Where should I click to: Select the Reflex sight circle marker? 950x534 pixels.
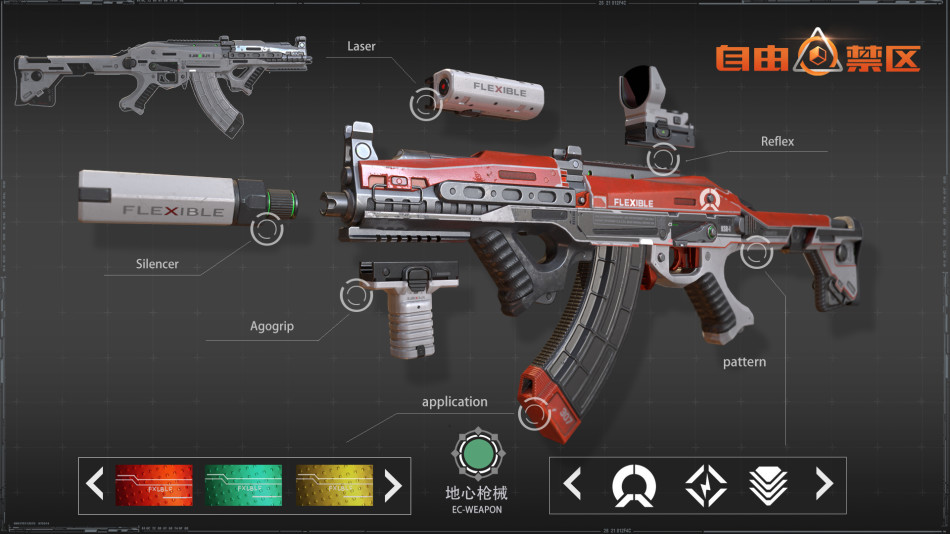(663, 158)
